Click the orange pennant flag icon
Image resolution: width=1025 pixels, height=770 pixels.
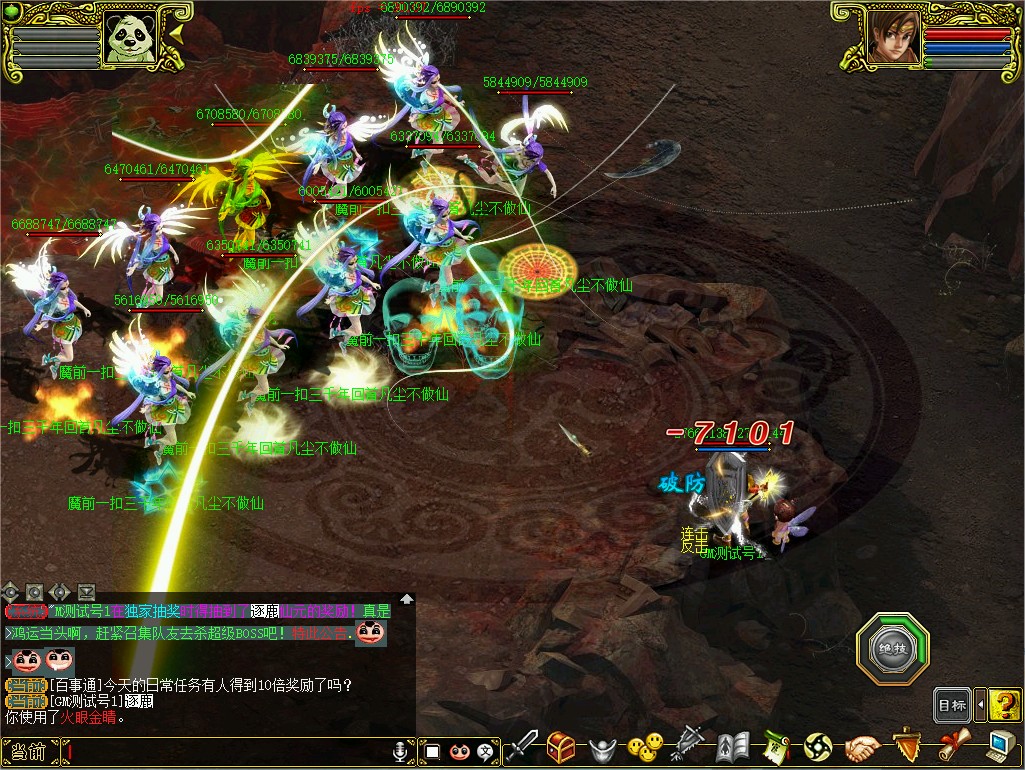point(906,746)
